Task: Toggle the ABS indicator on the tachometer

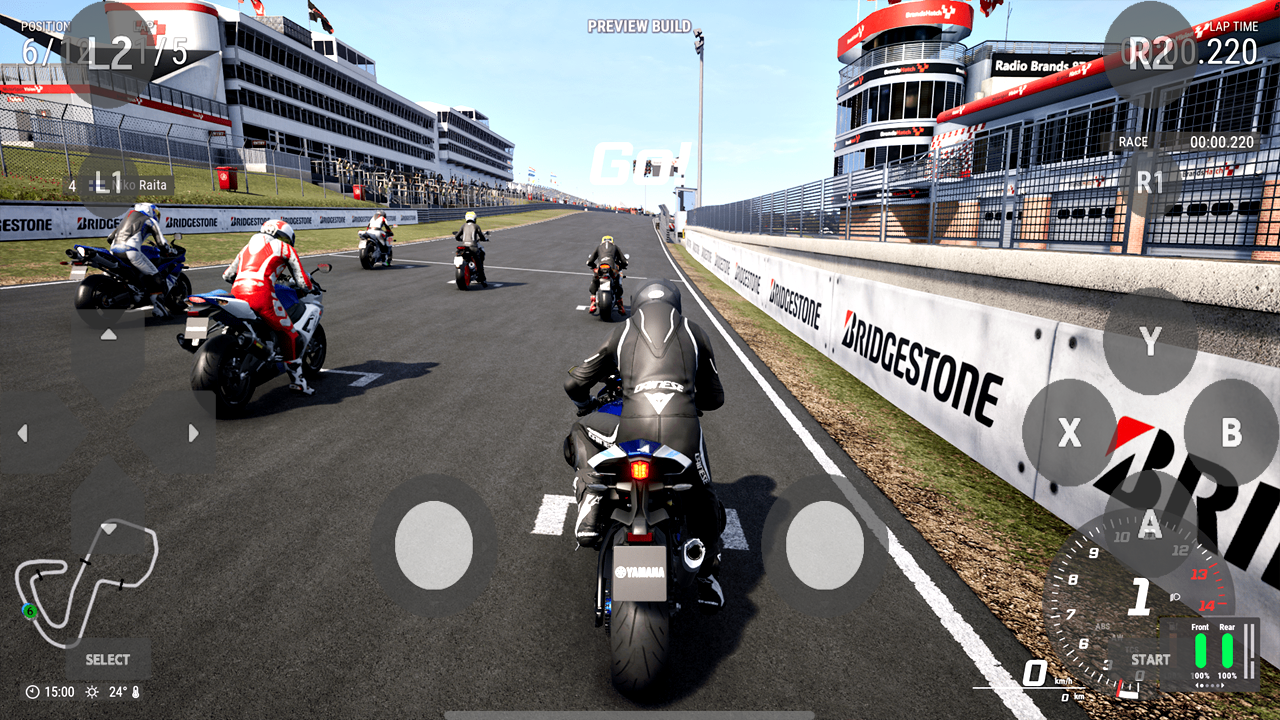Action: pos(1103,627)
